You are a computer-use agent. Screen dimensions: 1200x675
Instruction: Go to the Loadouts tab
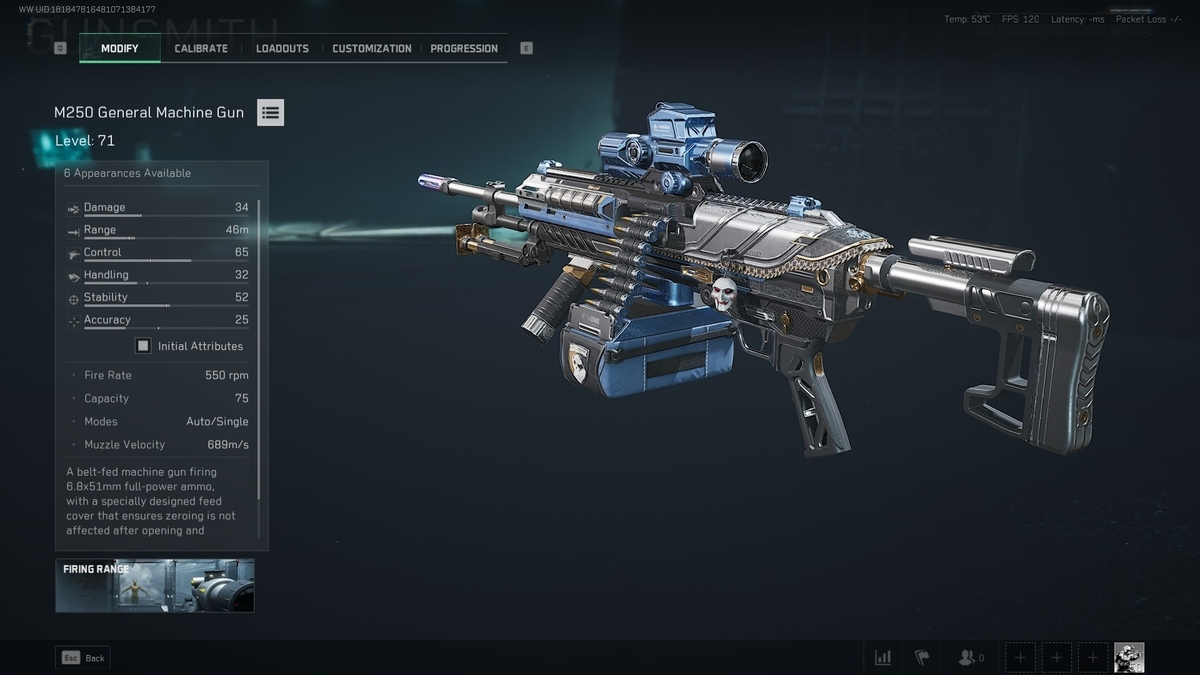[x=282, y=48]
